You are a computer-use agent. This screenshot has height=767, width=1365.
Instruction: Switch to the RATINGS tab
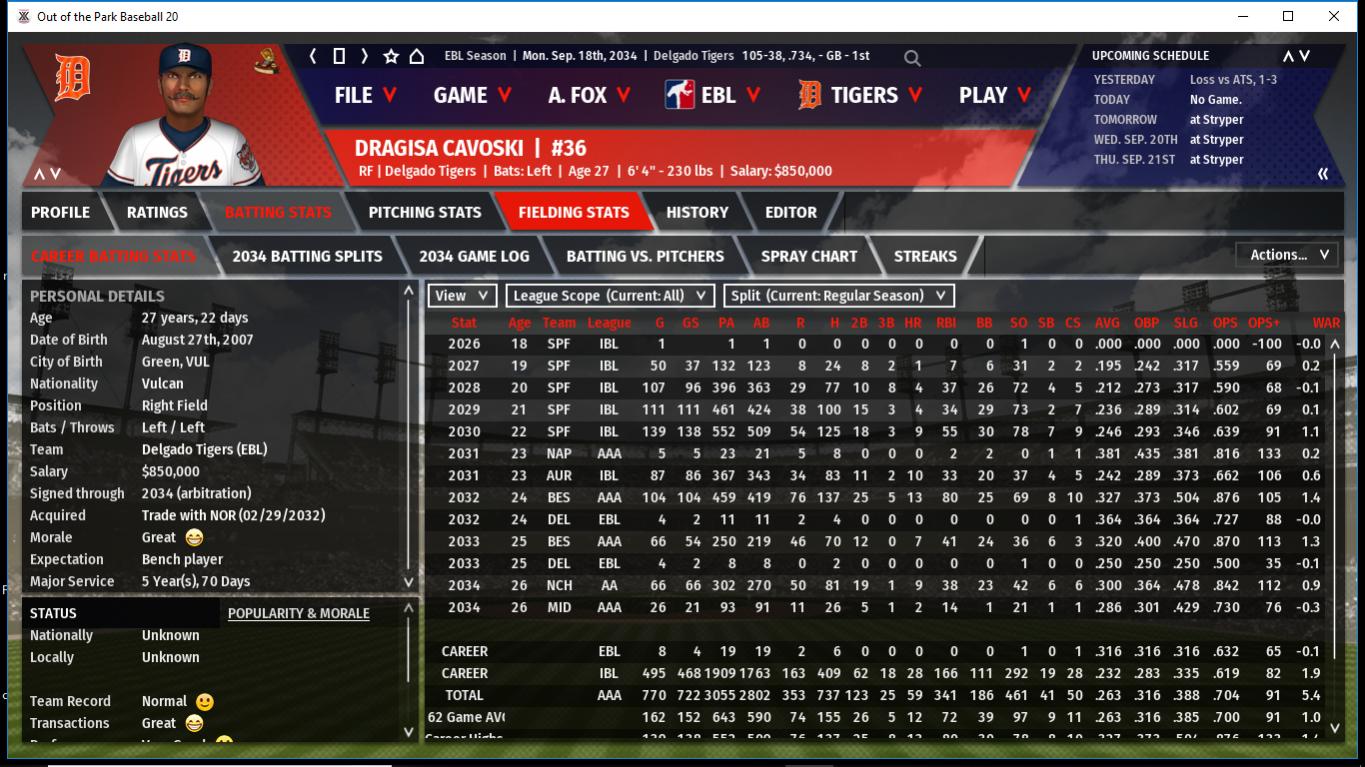point(157,212)
